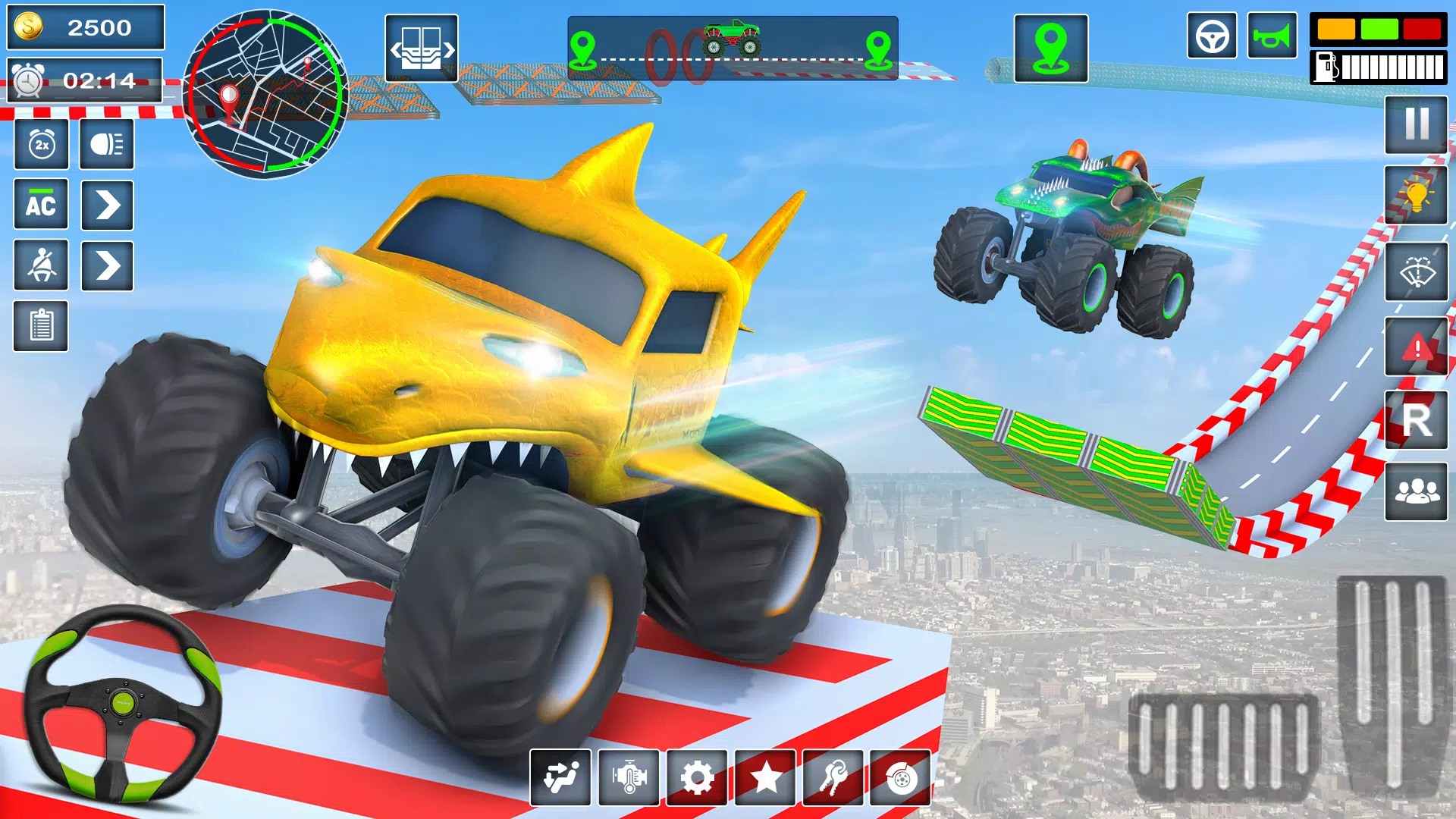Activate the lightbulb hint button
This screenshot has height=819, width=1456.
(x=1415, y=196)
